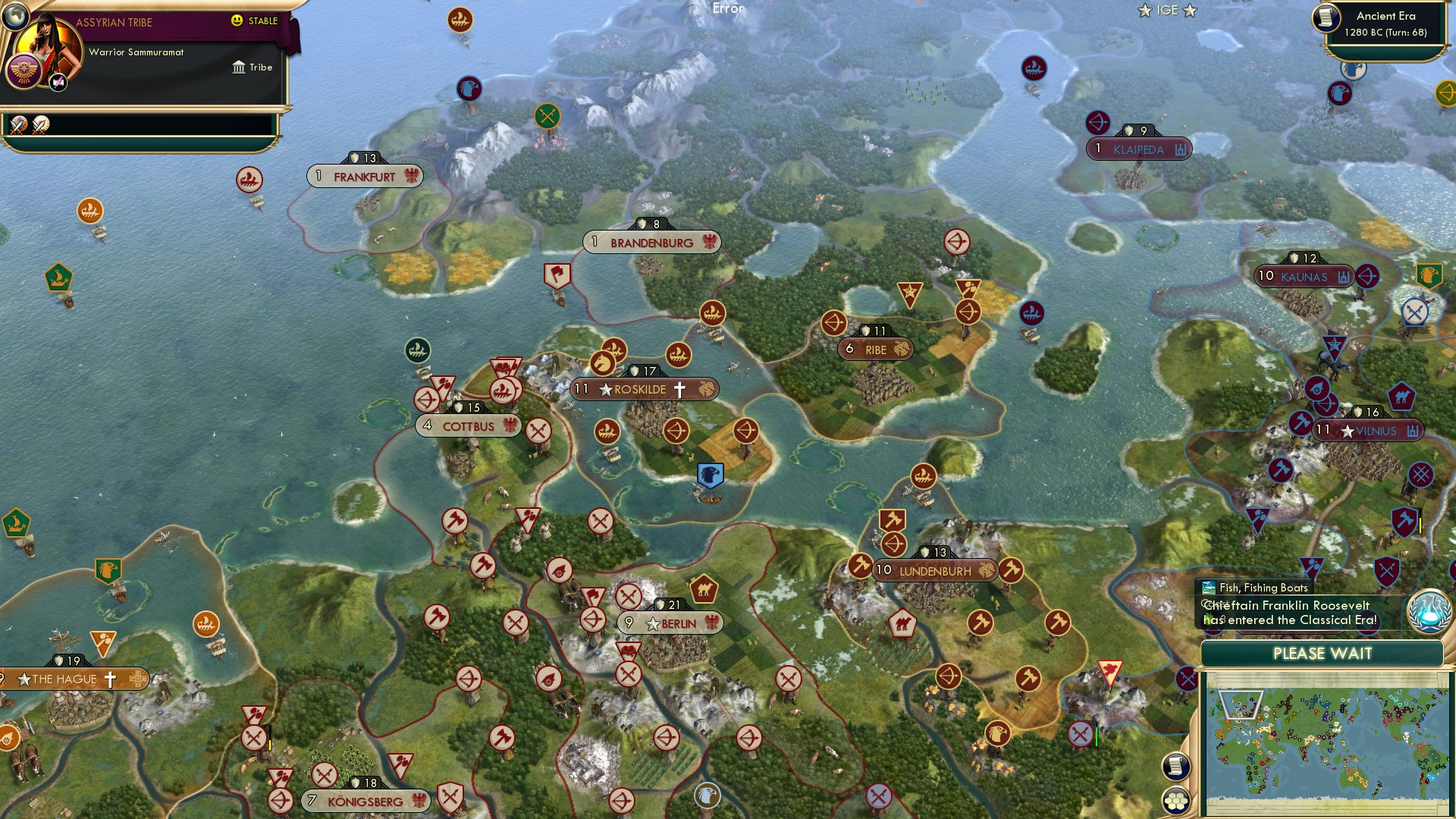1456x819 pixels.
Task: Click the globe icon in the top-left corner
Action: tap(15, 17)
